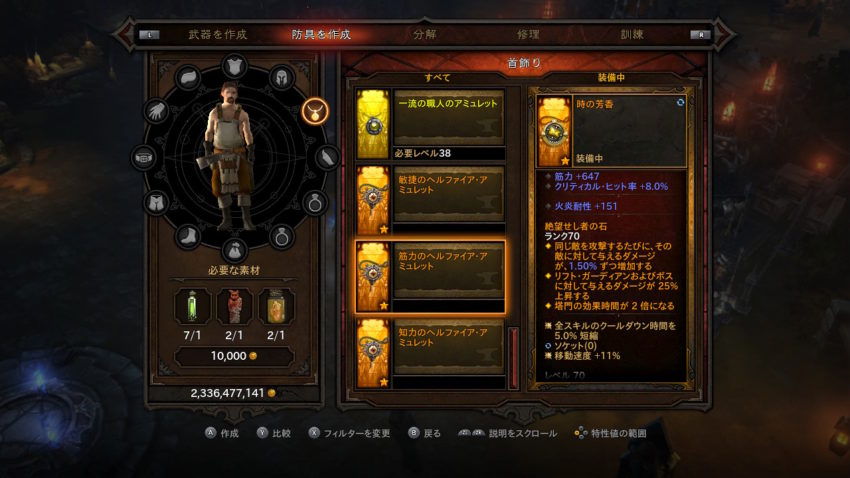Go to the 修理 tab
This screenshot has height=478, width=850.
coord(528,34)
